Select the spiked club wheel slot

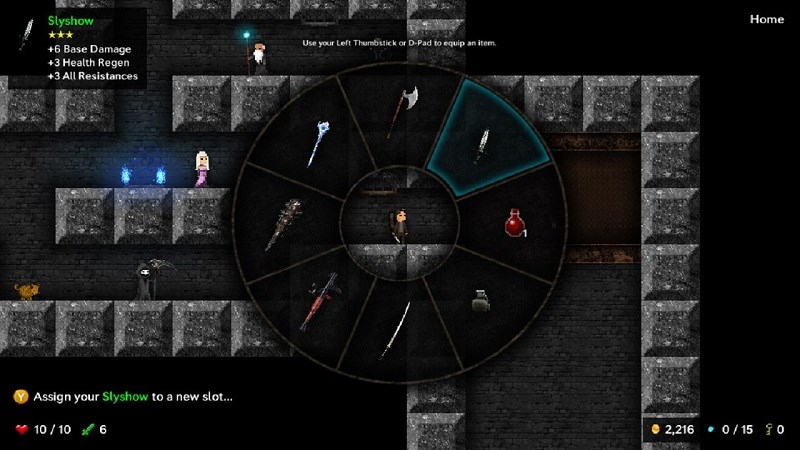tap(284, 224)
